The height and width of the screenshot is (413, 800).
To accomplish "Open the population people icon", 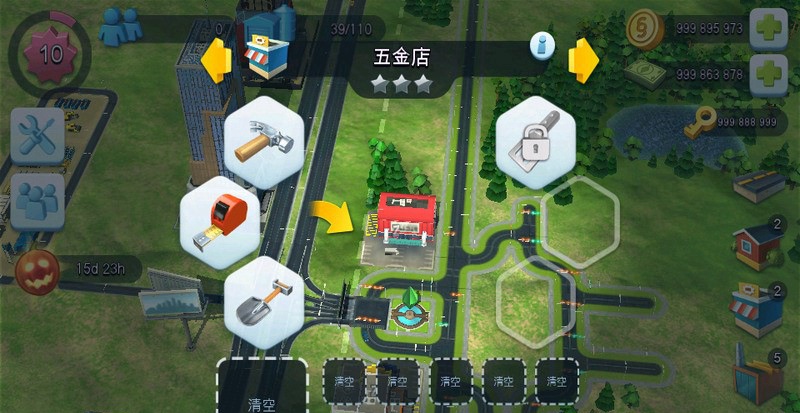I will [121, 25].
